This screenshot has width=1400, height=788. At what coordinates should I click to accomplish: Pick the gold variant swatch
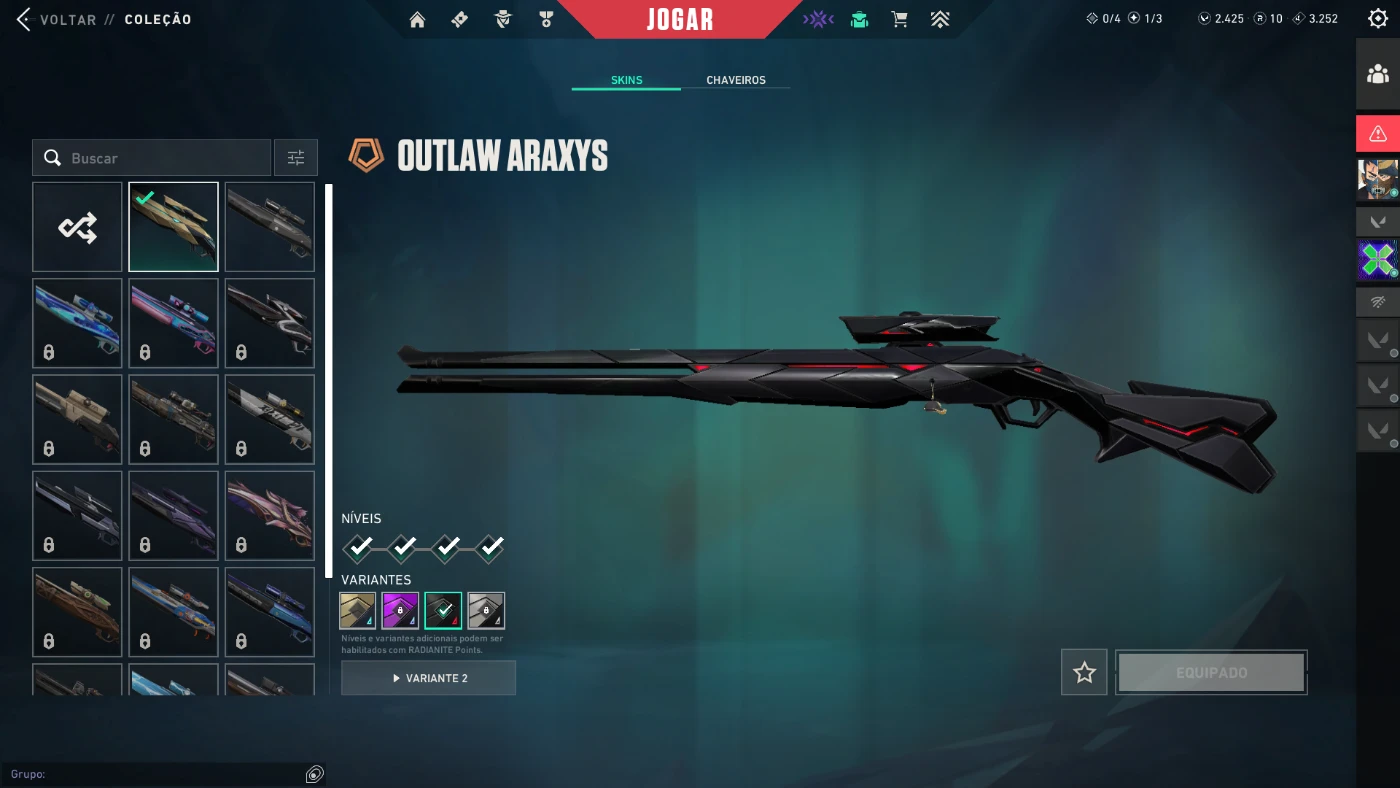click(x=358, y=610)
